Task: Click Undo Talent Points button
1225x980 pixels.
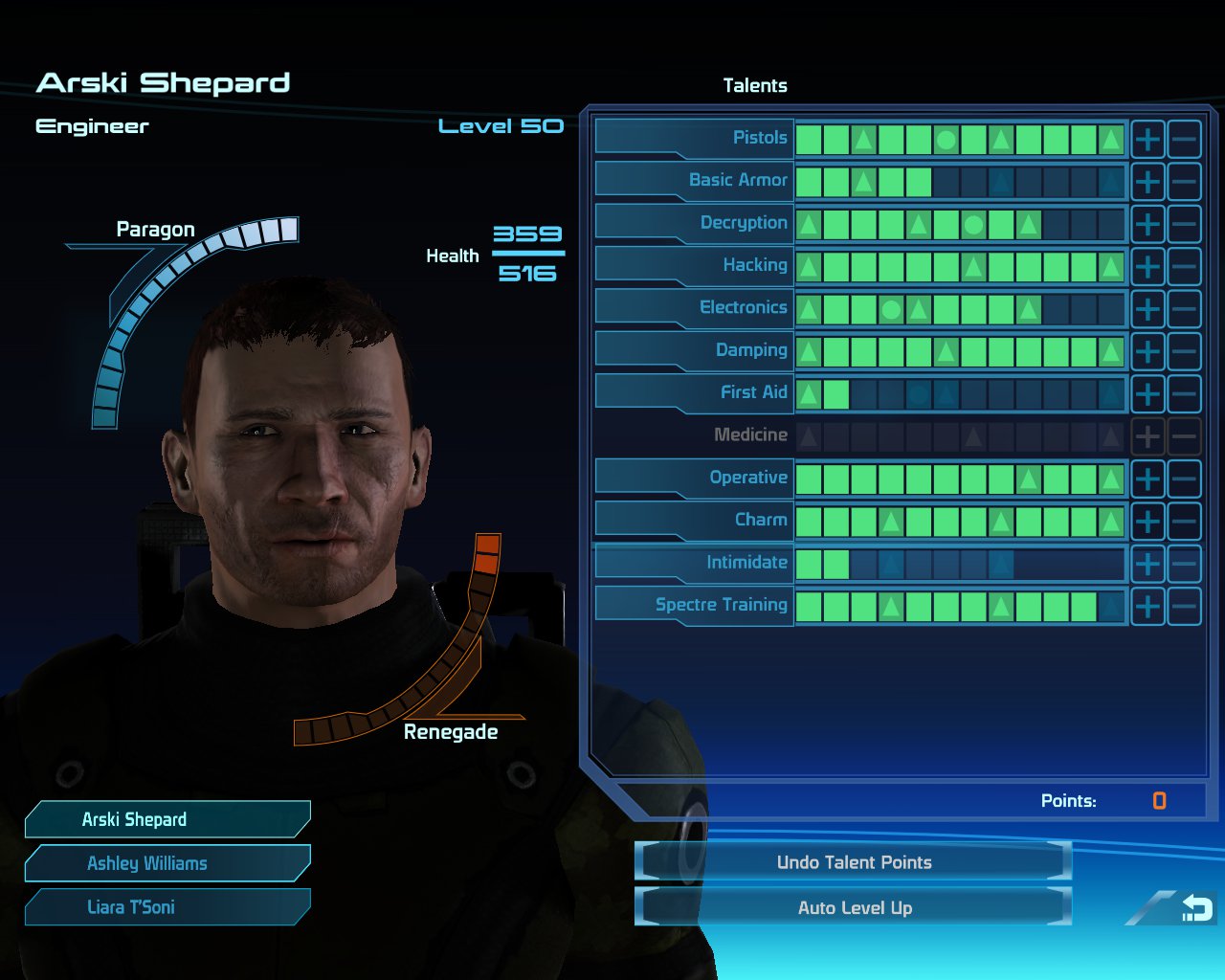Action: point(854,862)
